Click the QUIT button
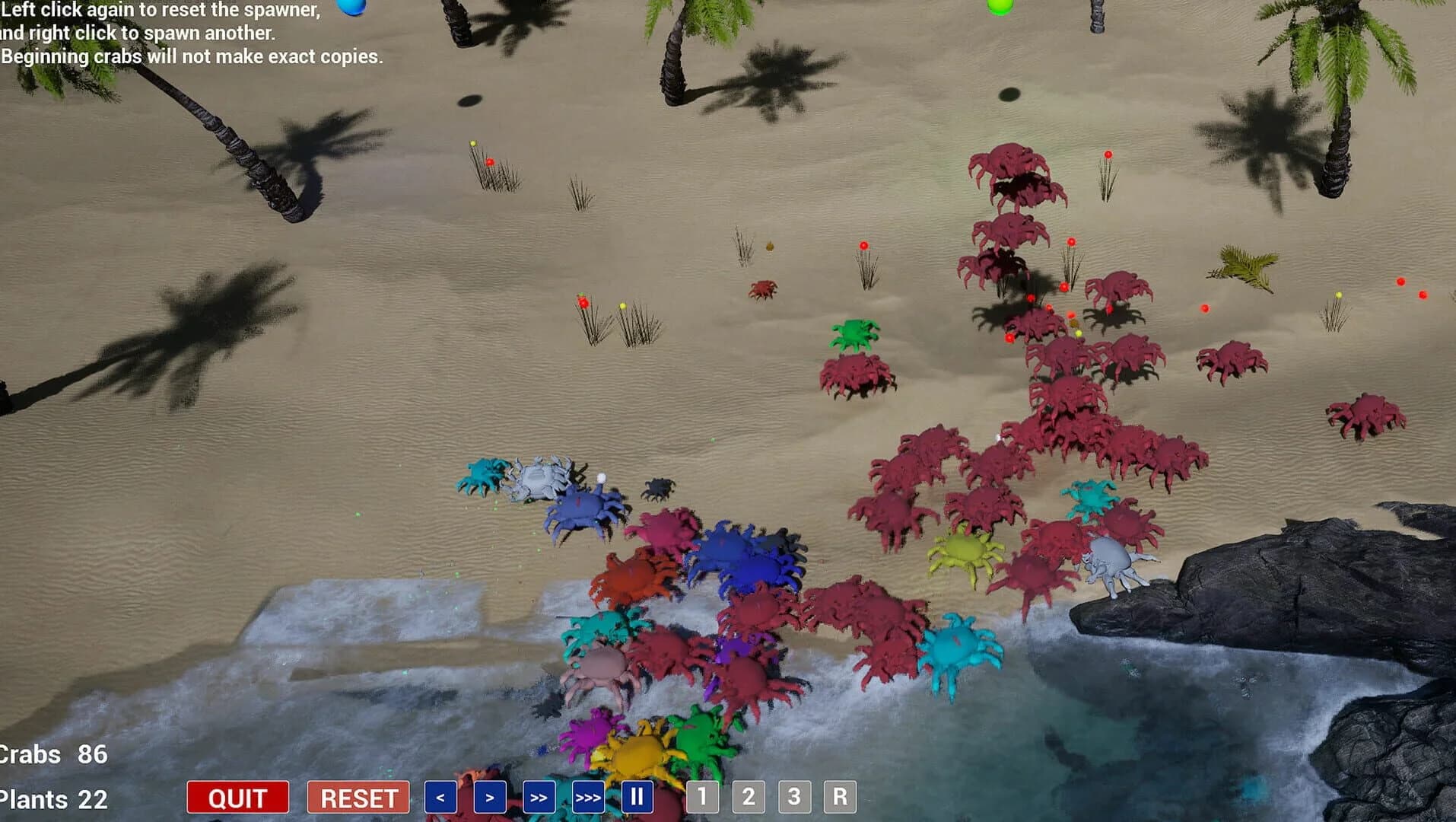The height and width of the screenshot is (822, 1456). 237,798
